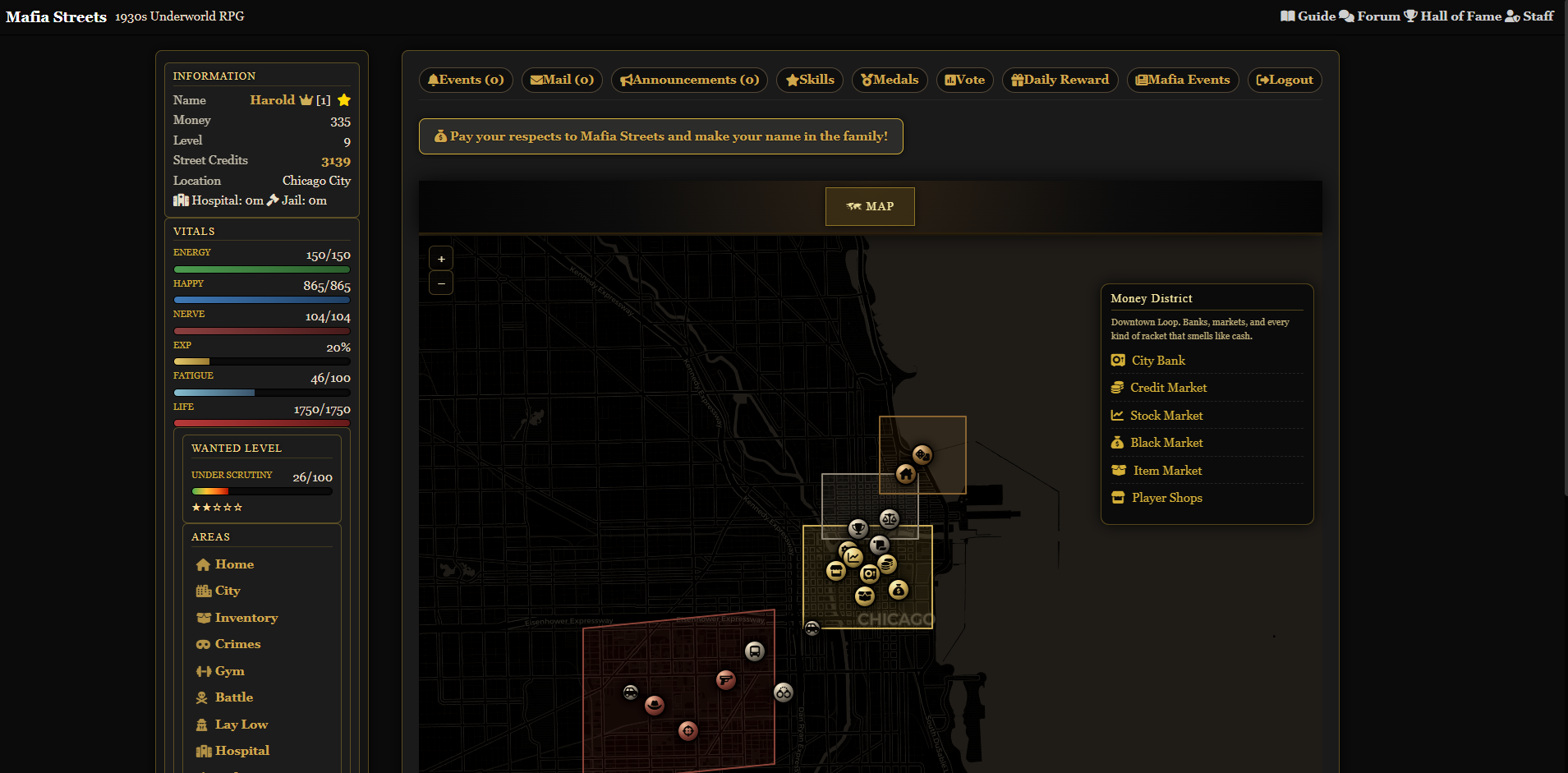Go to the Gym
Image resolution: width=1568 pixels, height=773 pixels.
pos(229,671)
